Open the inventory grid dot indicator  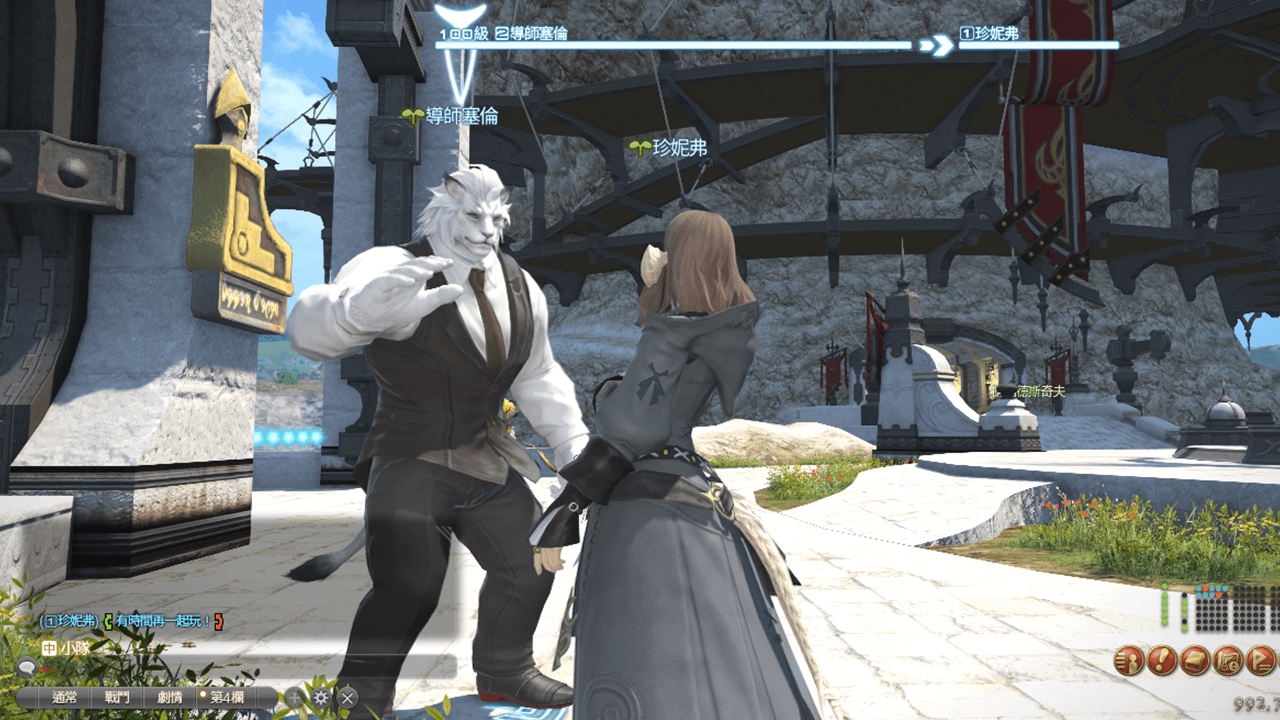(1231, 611)
